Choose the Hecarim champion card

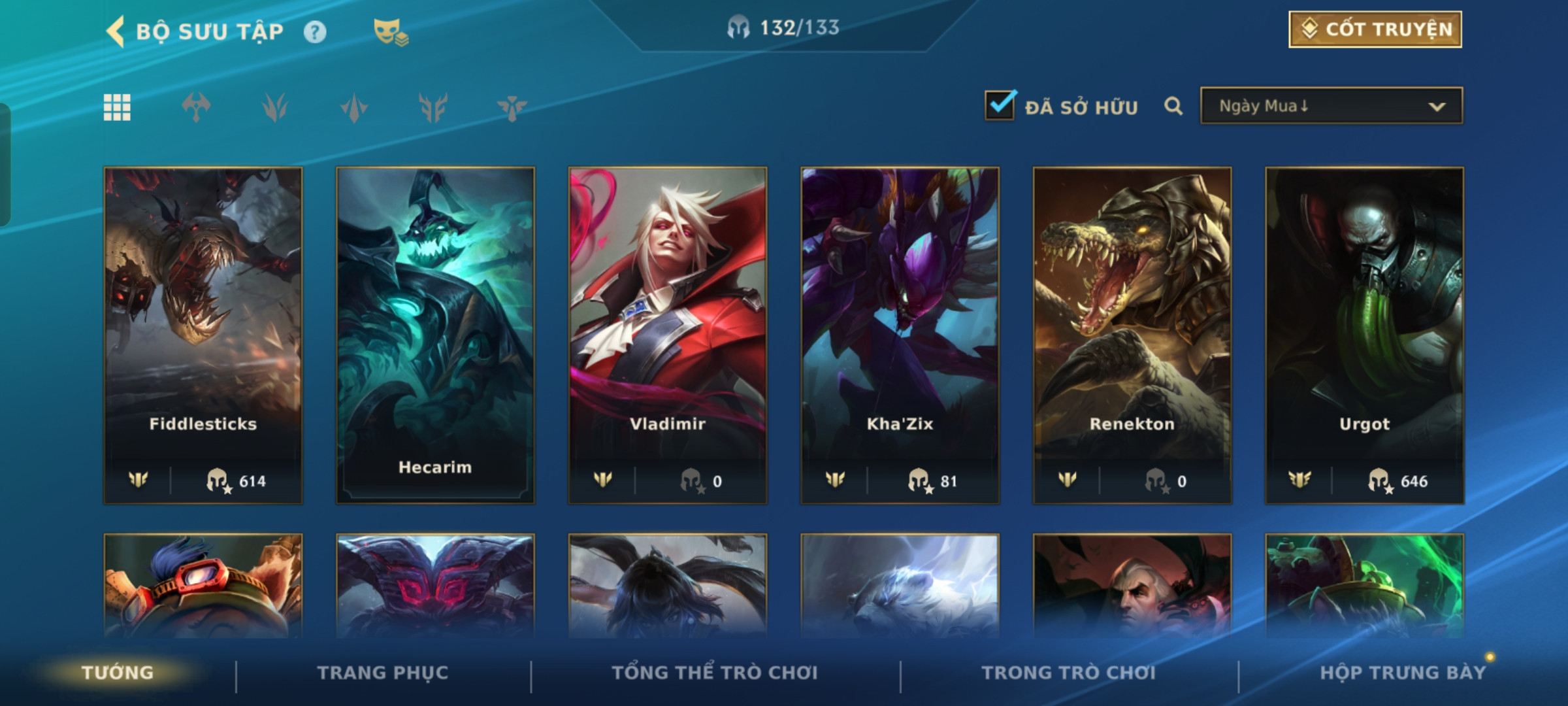[x=435, y=335]
